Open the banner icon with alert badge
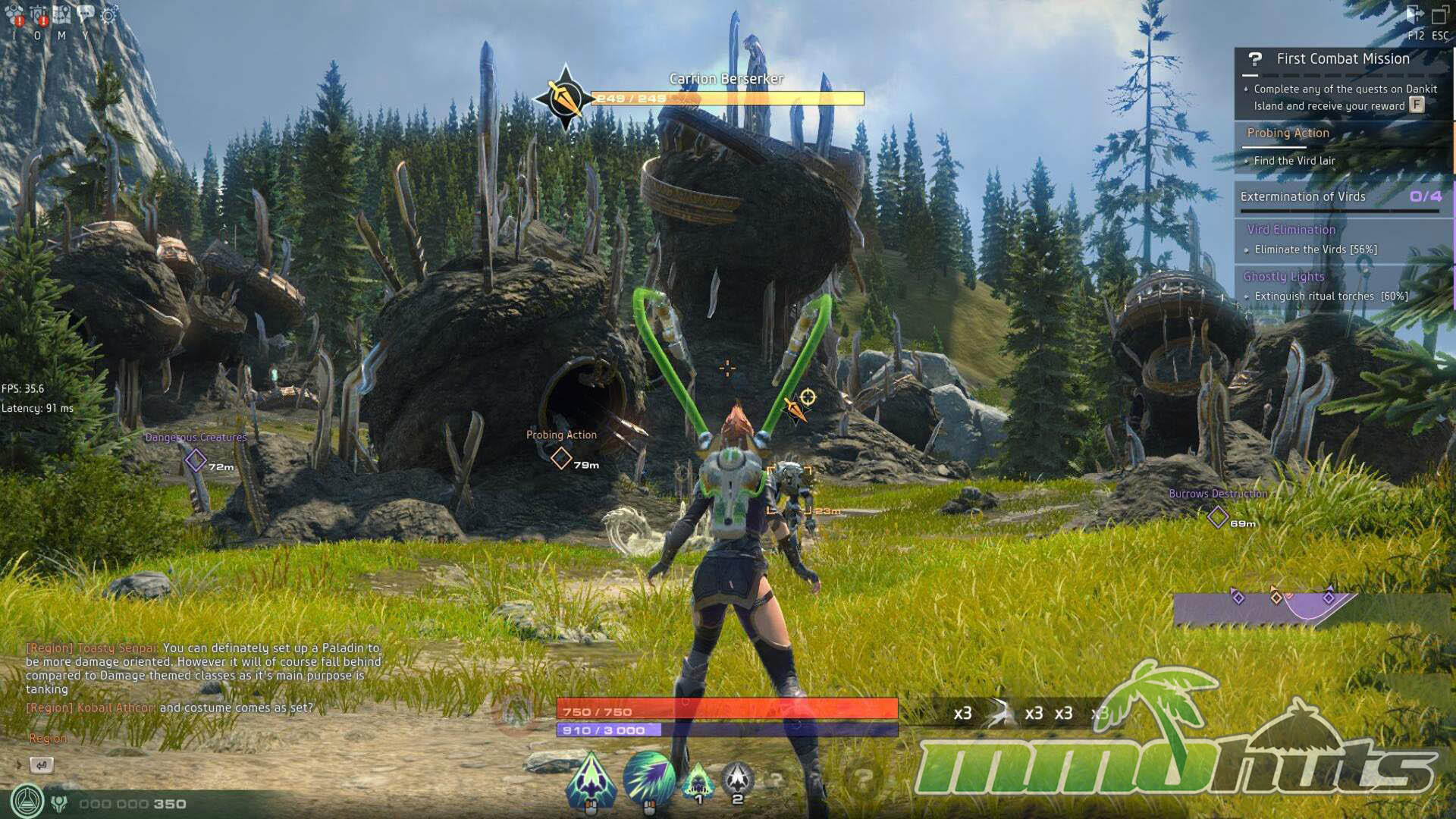Image resolution: width=1456 pixels, height=819 pixels. click(39, 14)
